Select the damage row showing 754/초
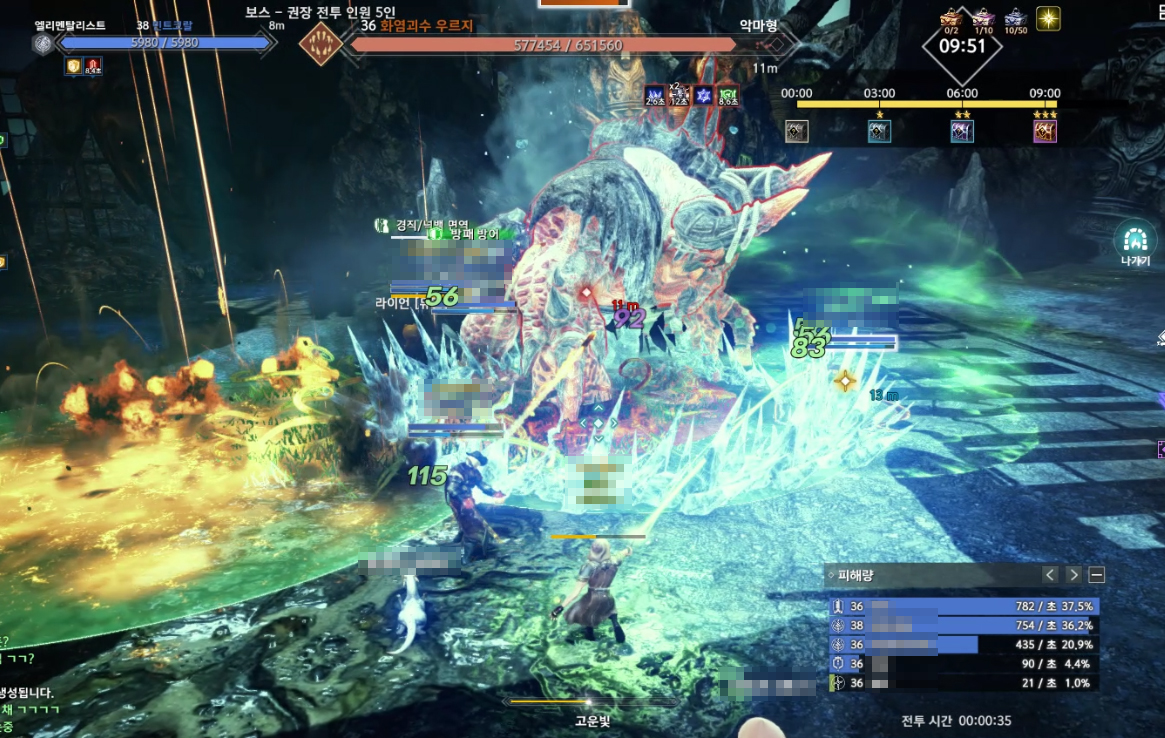 coord(963,626)
